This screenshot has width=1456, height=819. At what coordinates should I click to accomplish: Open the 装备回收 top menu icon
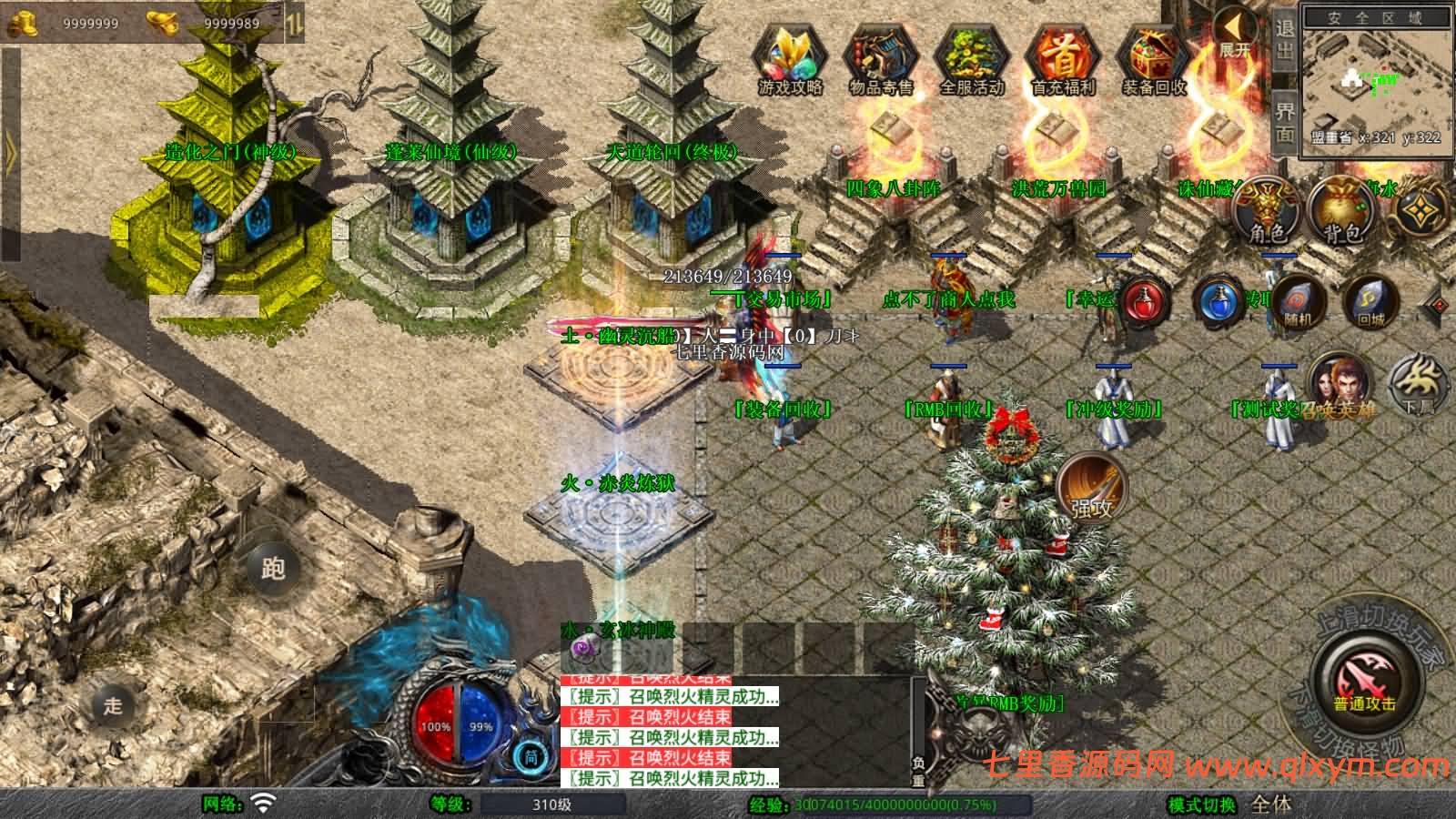tap(1154, 60)
